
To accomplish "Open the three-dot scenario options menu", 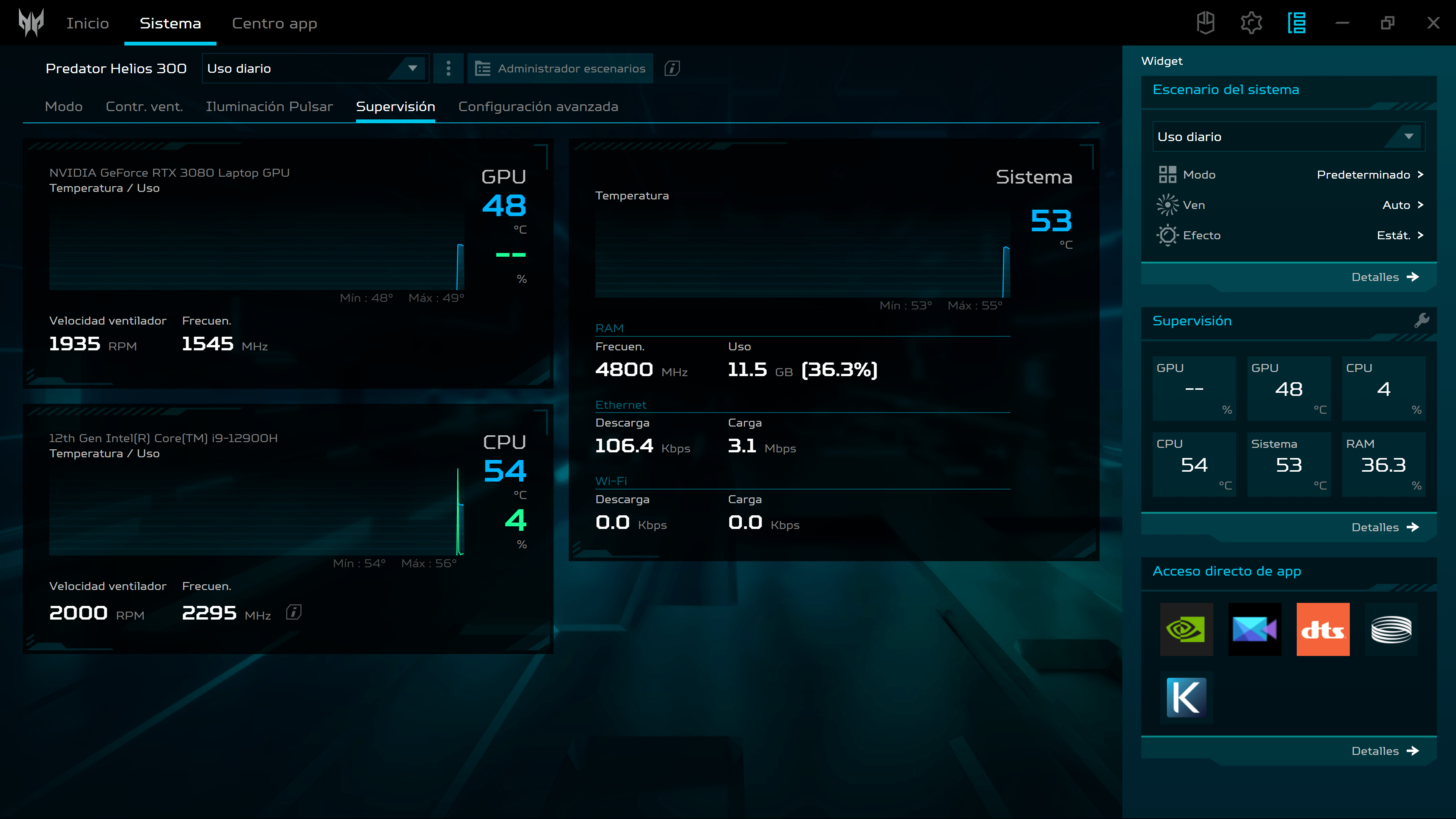I will coord(448,68).
